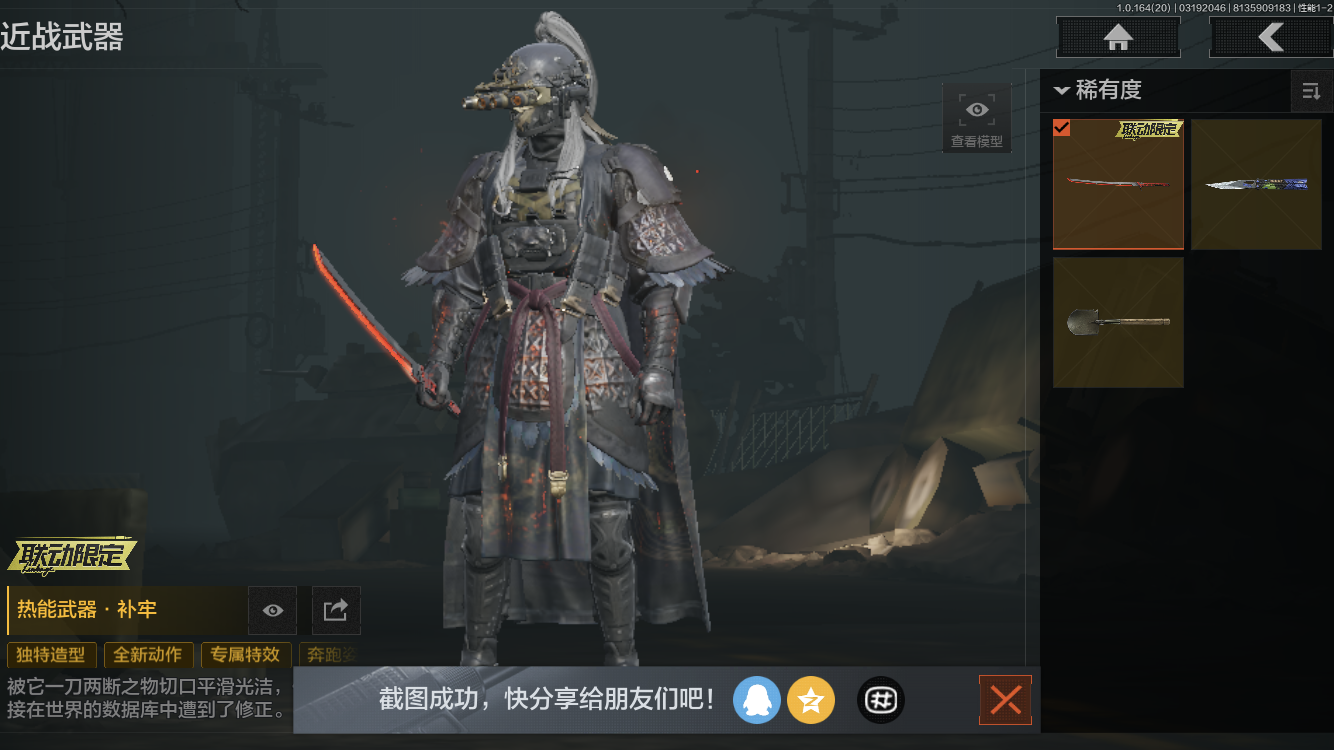Viewport: 1334px width, 750px height.
Task: Click the 专属特效 tag
Action: tap(246, 655)
